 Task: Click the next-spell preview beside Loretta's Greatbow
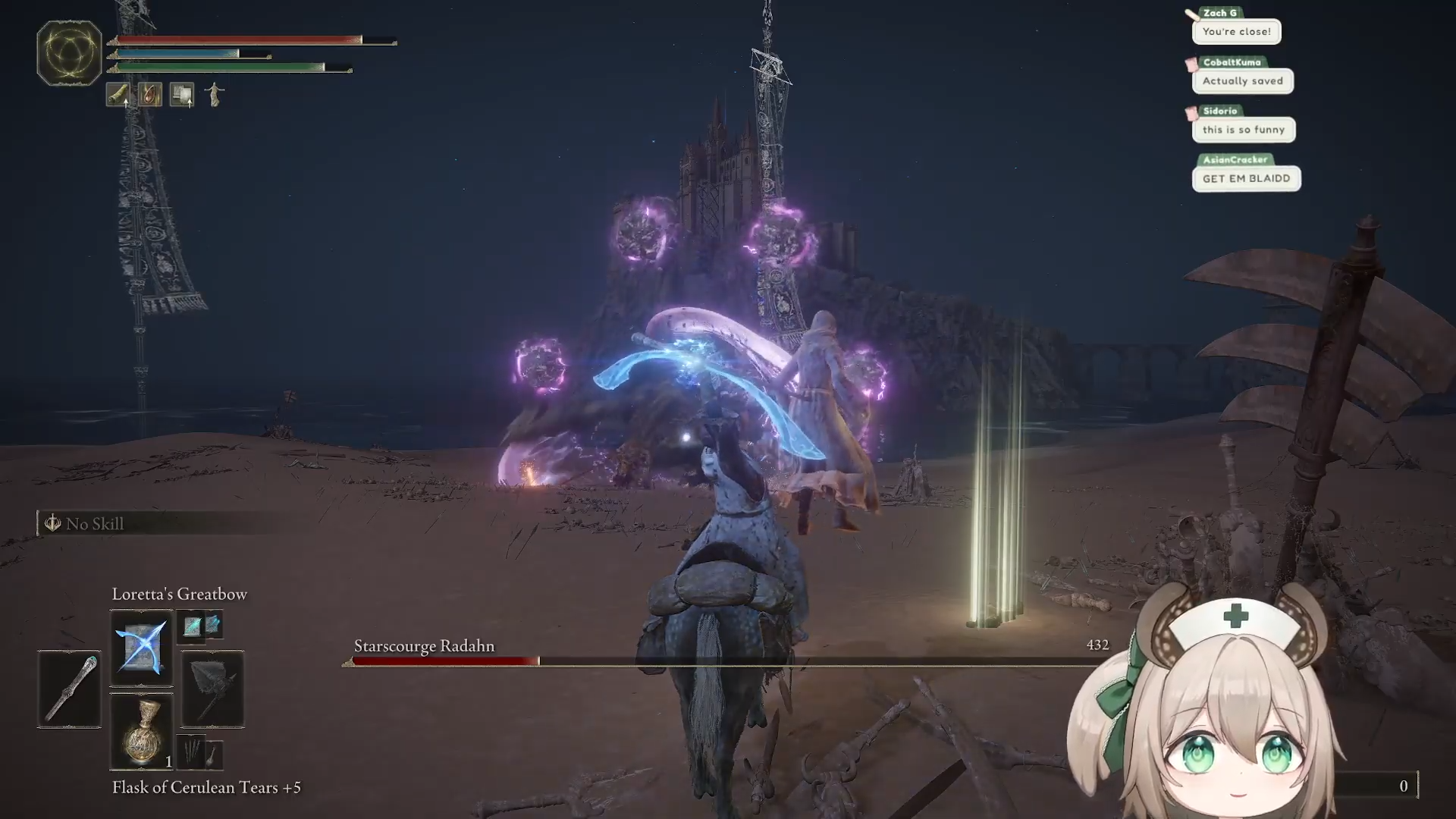coord(200,626)
